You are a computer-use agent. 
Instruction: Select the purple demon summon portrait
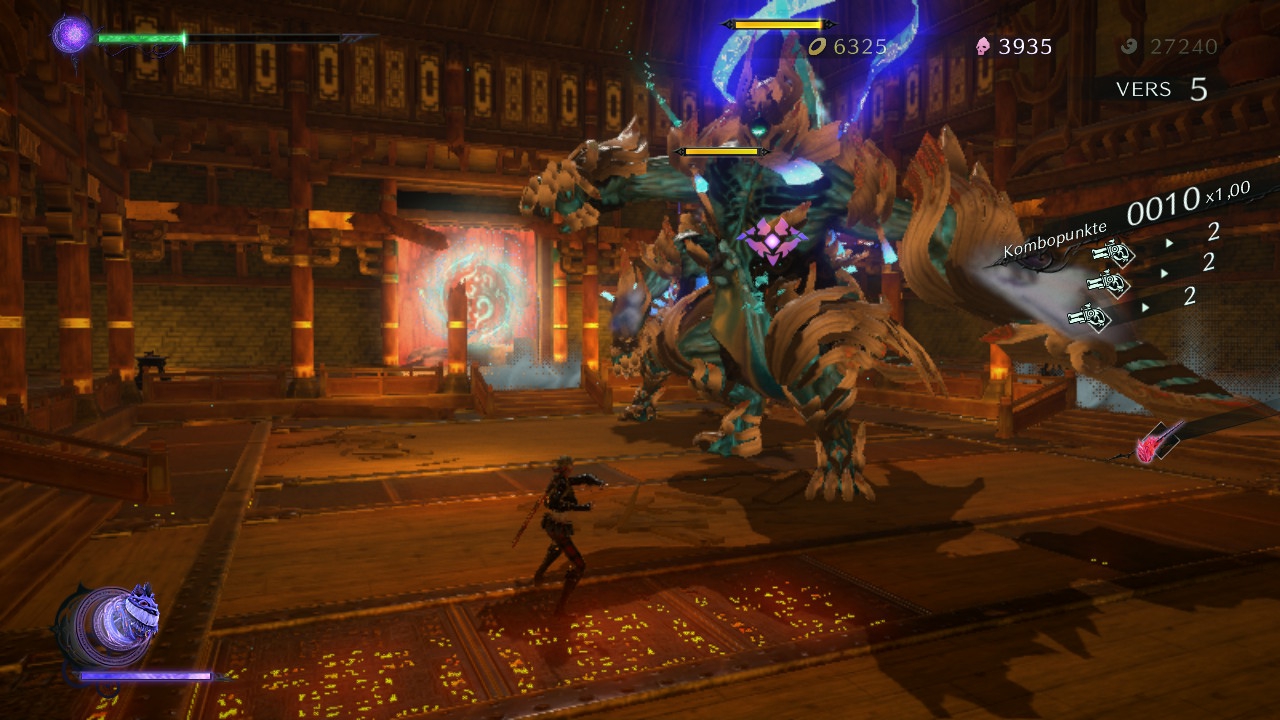[x=108, y=626]
